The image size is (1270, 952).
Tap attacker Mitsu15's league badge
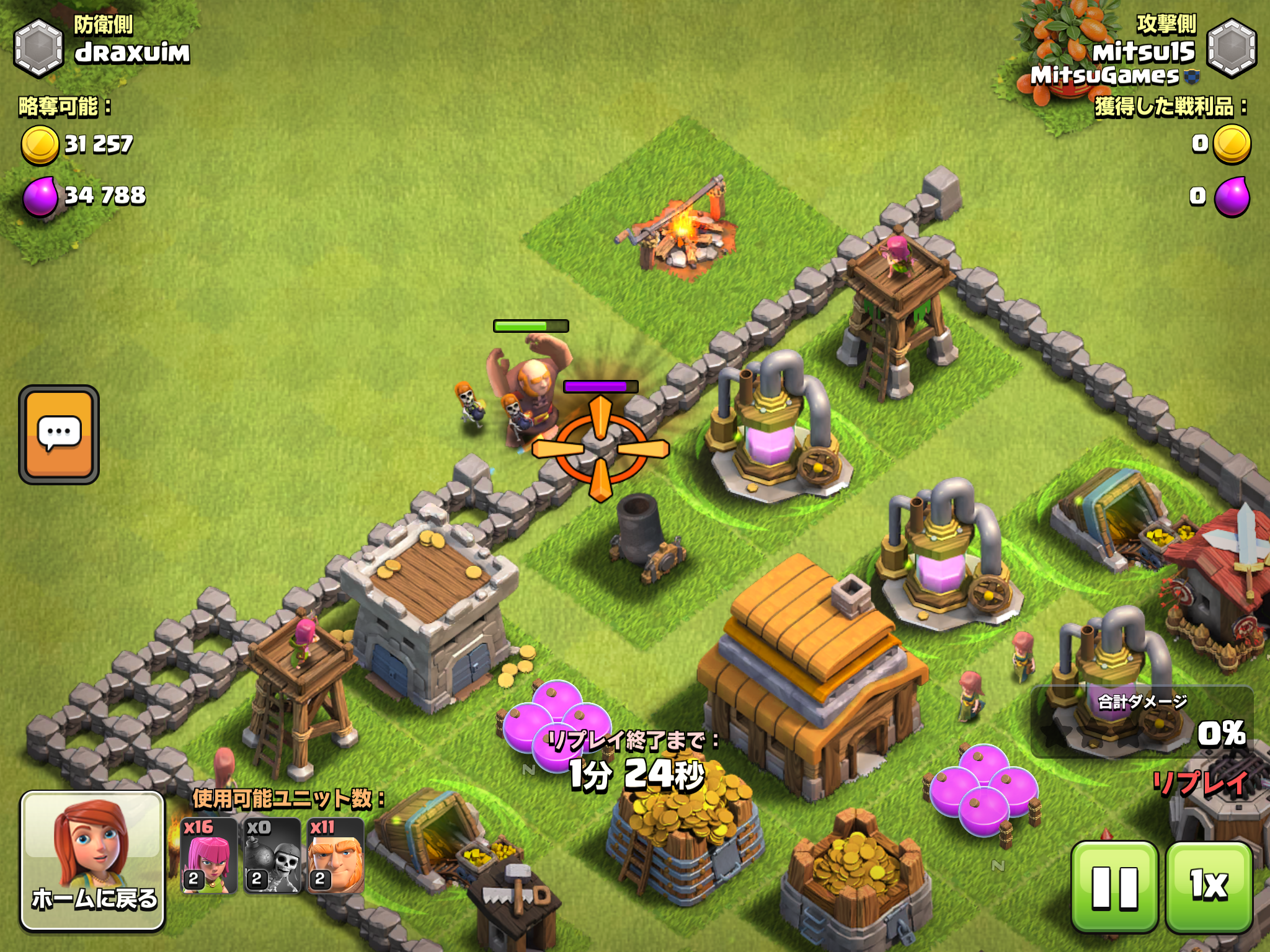tap(1232, 48)
